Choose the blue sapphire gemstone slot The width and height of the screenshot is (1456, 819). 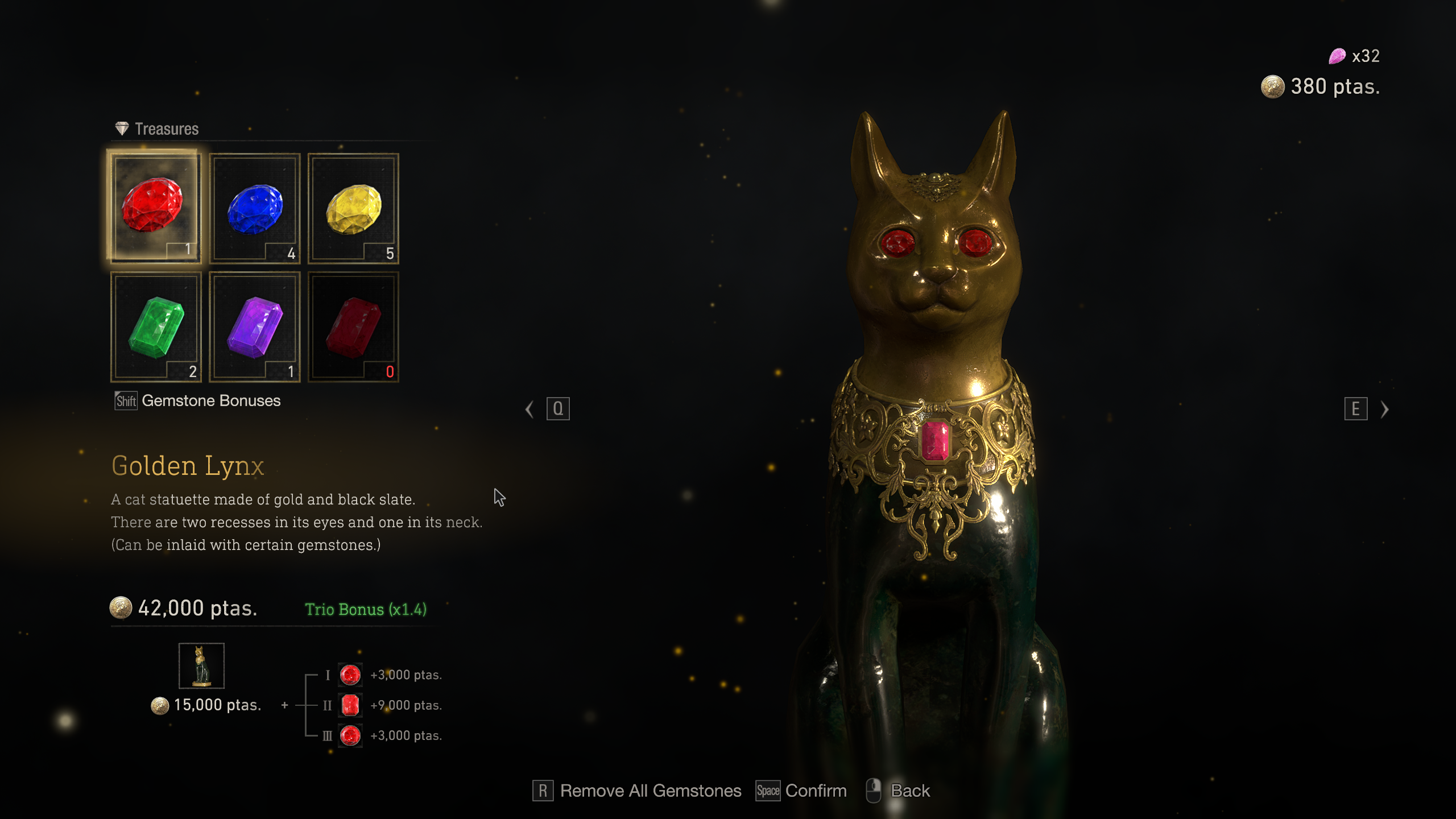(254, 208)
